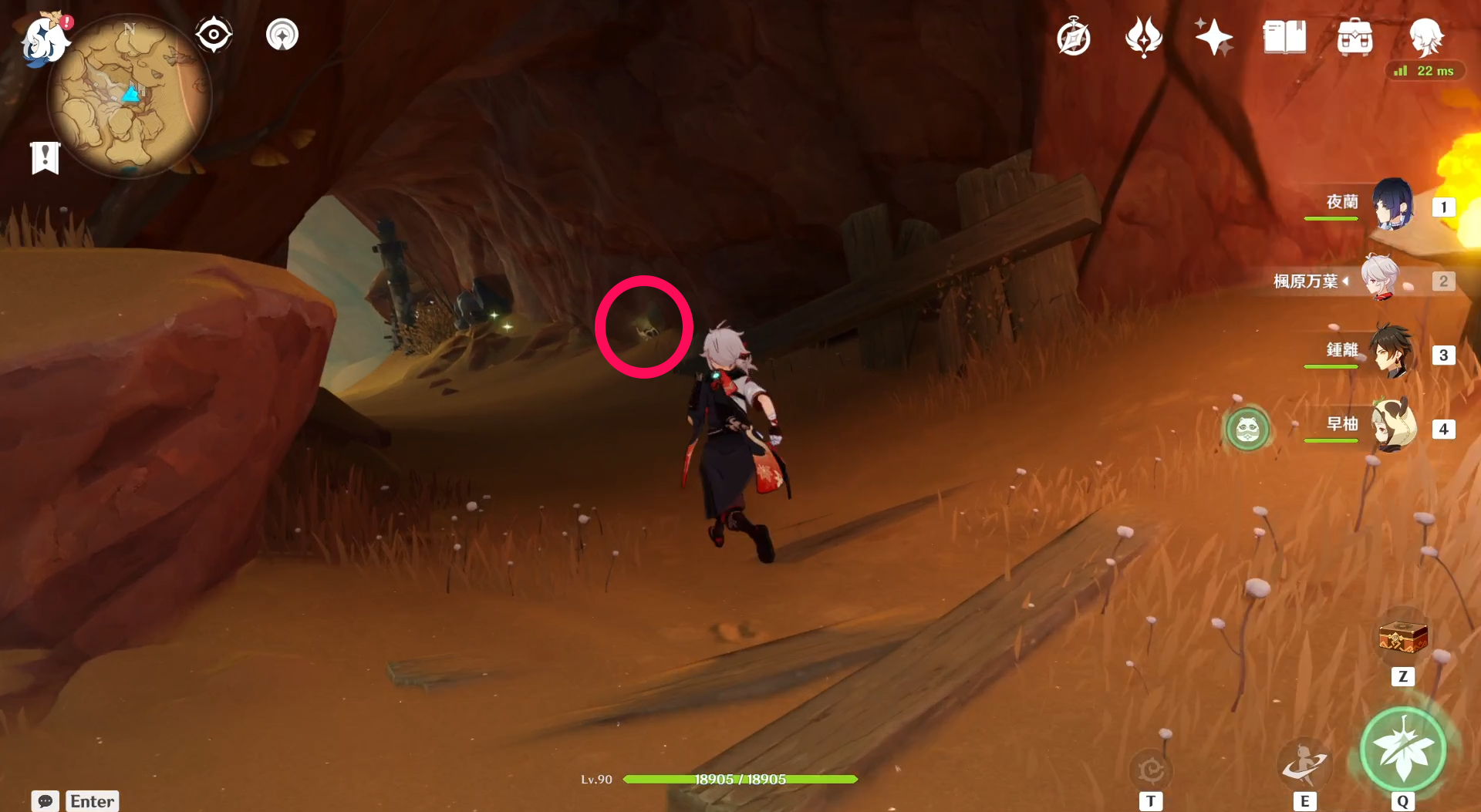Viewport: 1481px width, 812px height.
Task: Open the Inventory backpack
Action: click(x=1354, y=36)
